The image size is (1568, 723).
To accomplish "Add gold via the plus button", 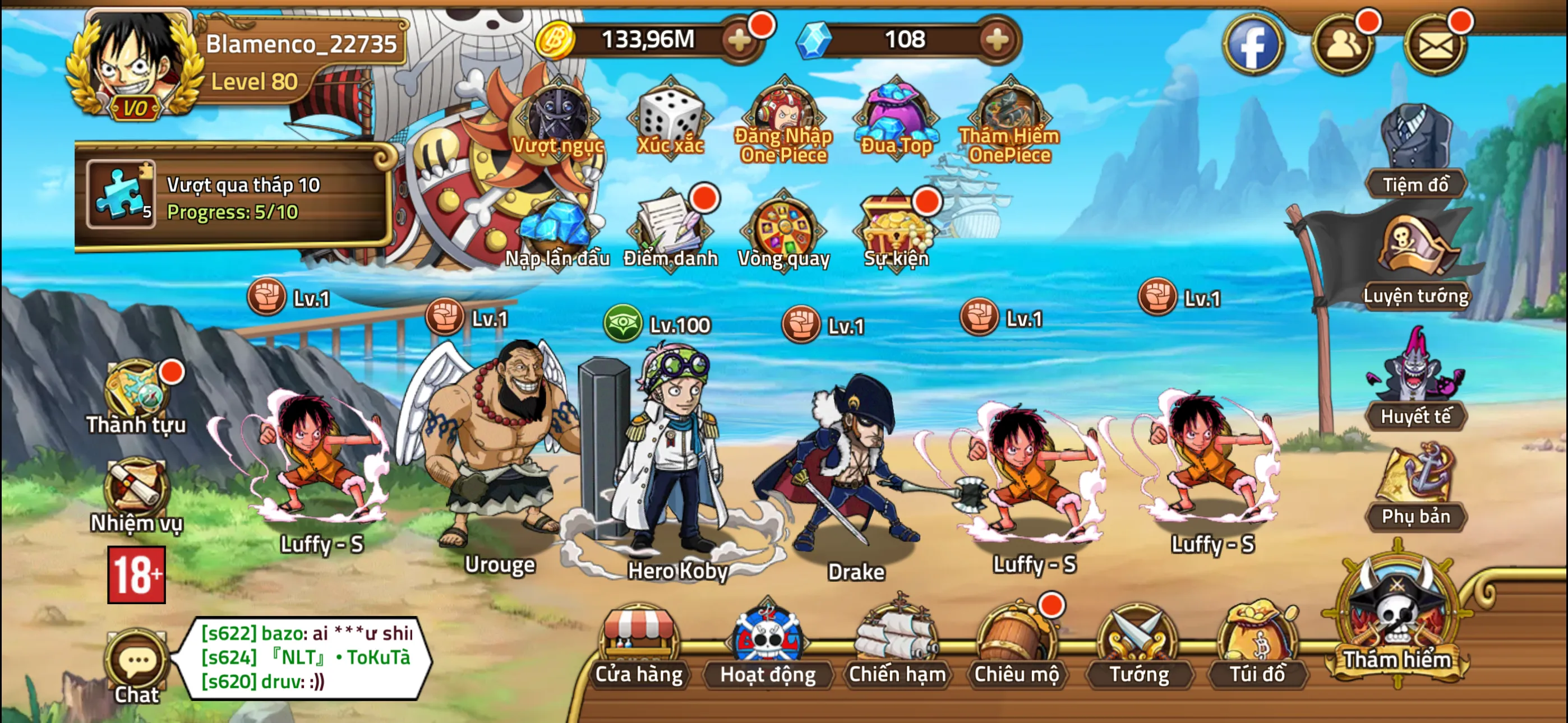I will pyautogui.click(x=739, y=40).
